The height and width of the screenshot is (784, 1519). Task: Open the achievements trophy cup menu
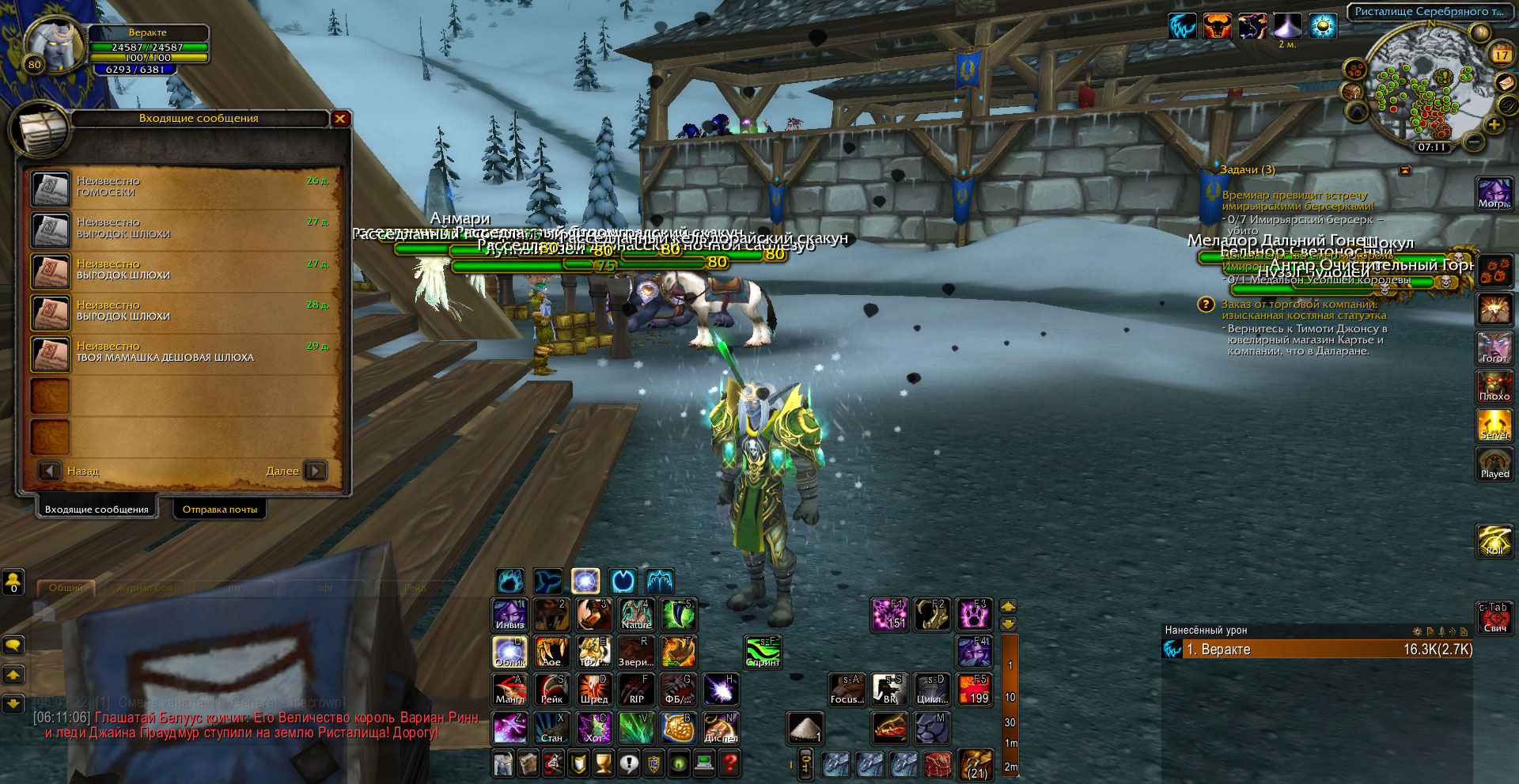[604, 763]
